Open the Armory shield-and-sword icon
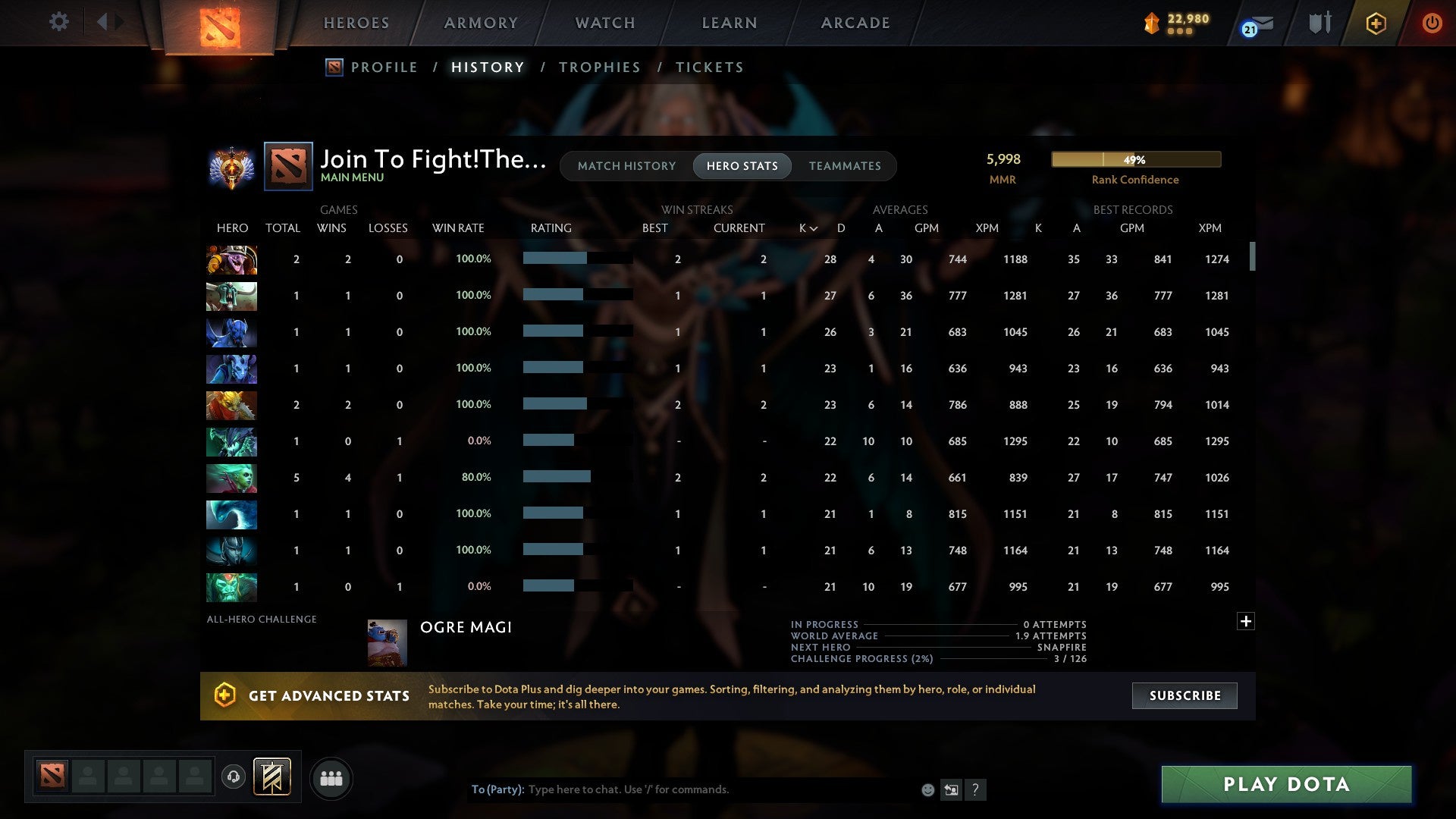This screenshot has height=819, width=1456. [x=1319, y=23]
